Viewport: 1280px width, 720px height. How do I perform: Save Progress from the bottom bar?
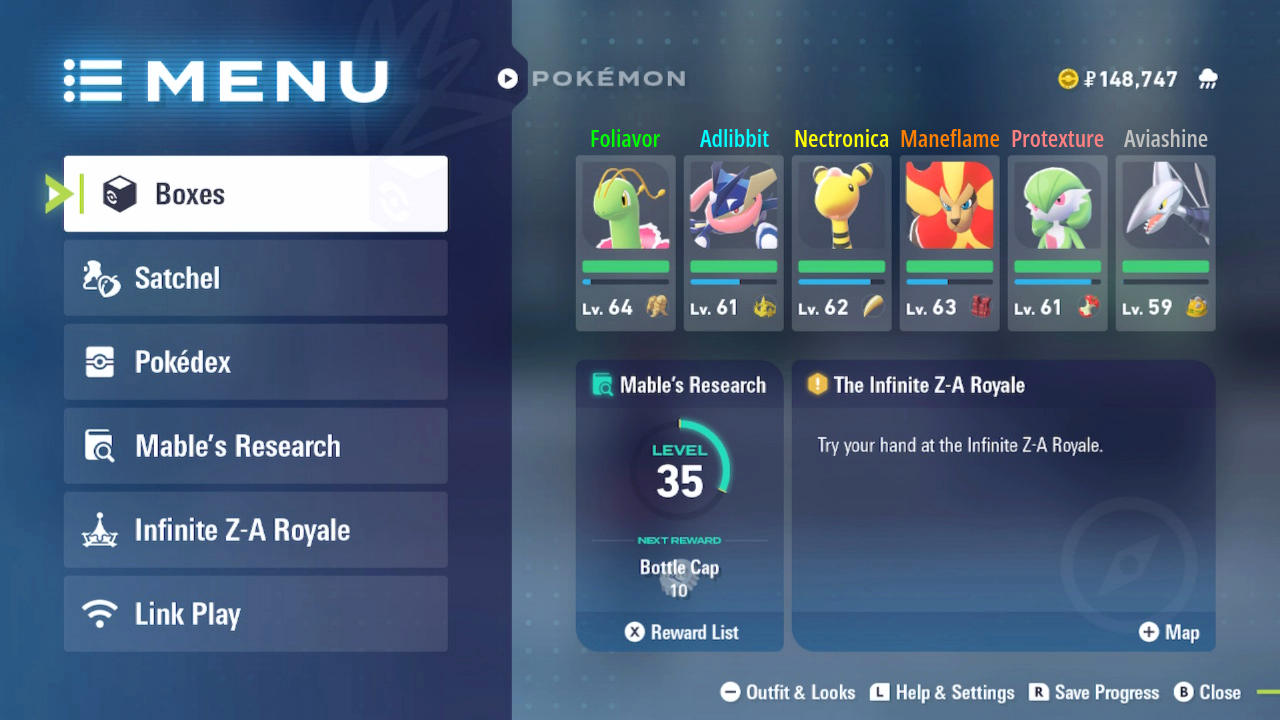[x=1094, y=692]
